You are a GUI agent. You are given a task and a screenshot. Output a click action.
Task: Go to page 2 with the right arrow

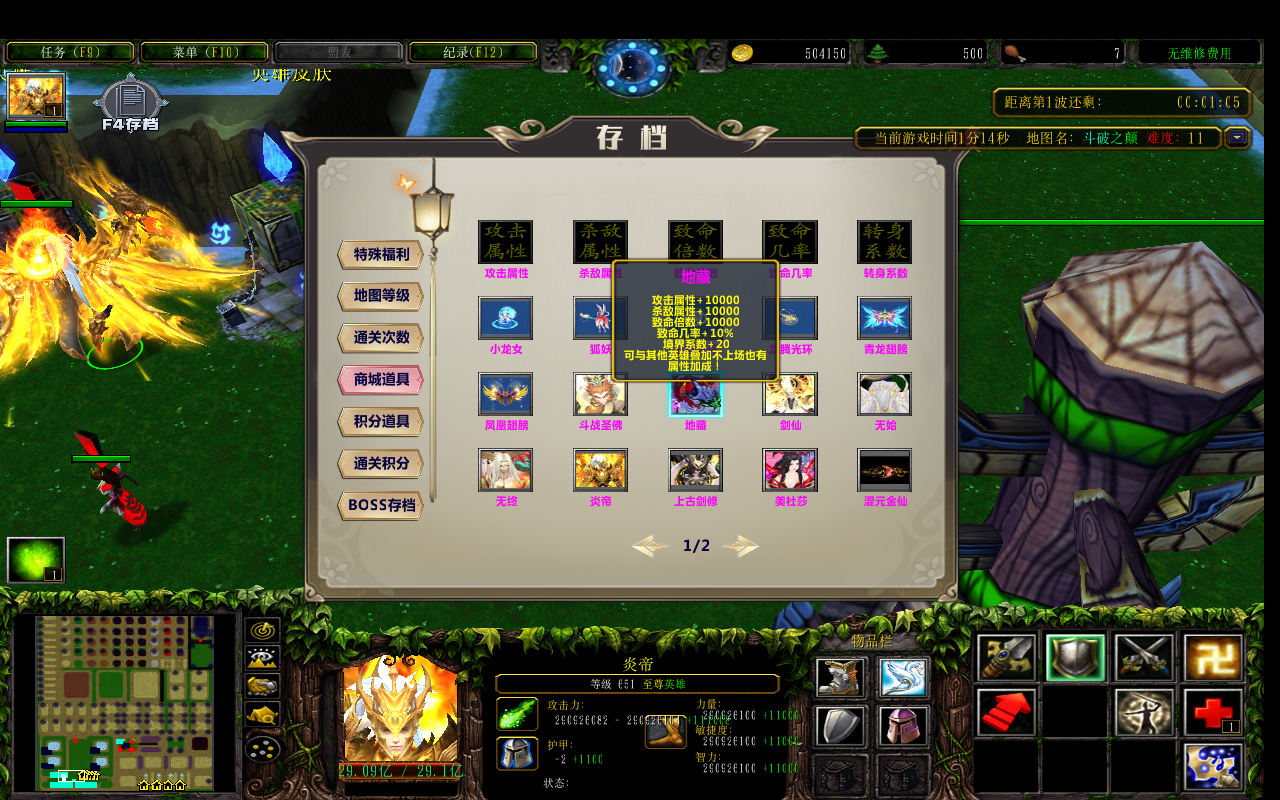tap(740, 547)
